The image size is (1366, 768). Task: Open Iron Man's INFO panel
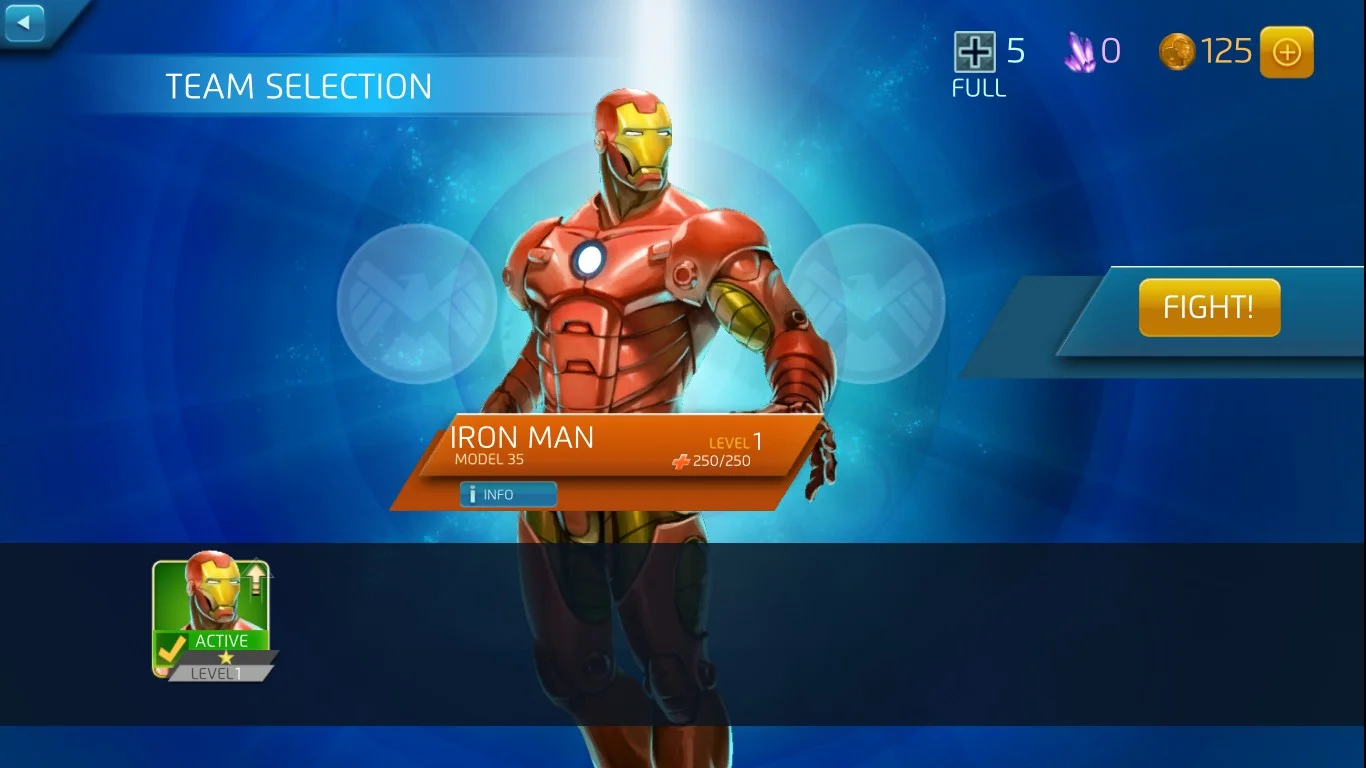click(508, 493)
